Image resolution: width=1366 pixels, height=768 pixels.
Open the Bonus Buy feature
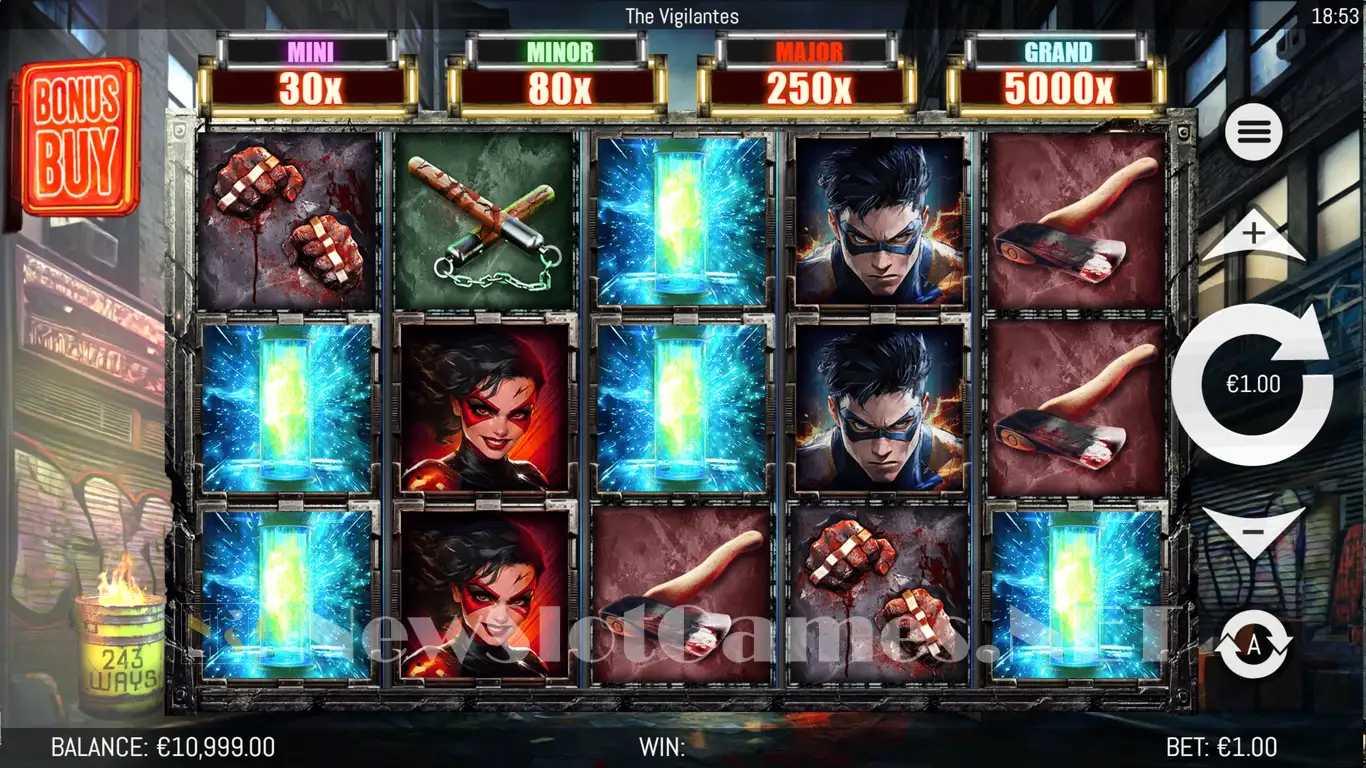click(78, 137)
